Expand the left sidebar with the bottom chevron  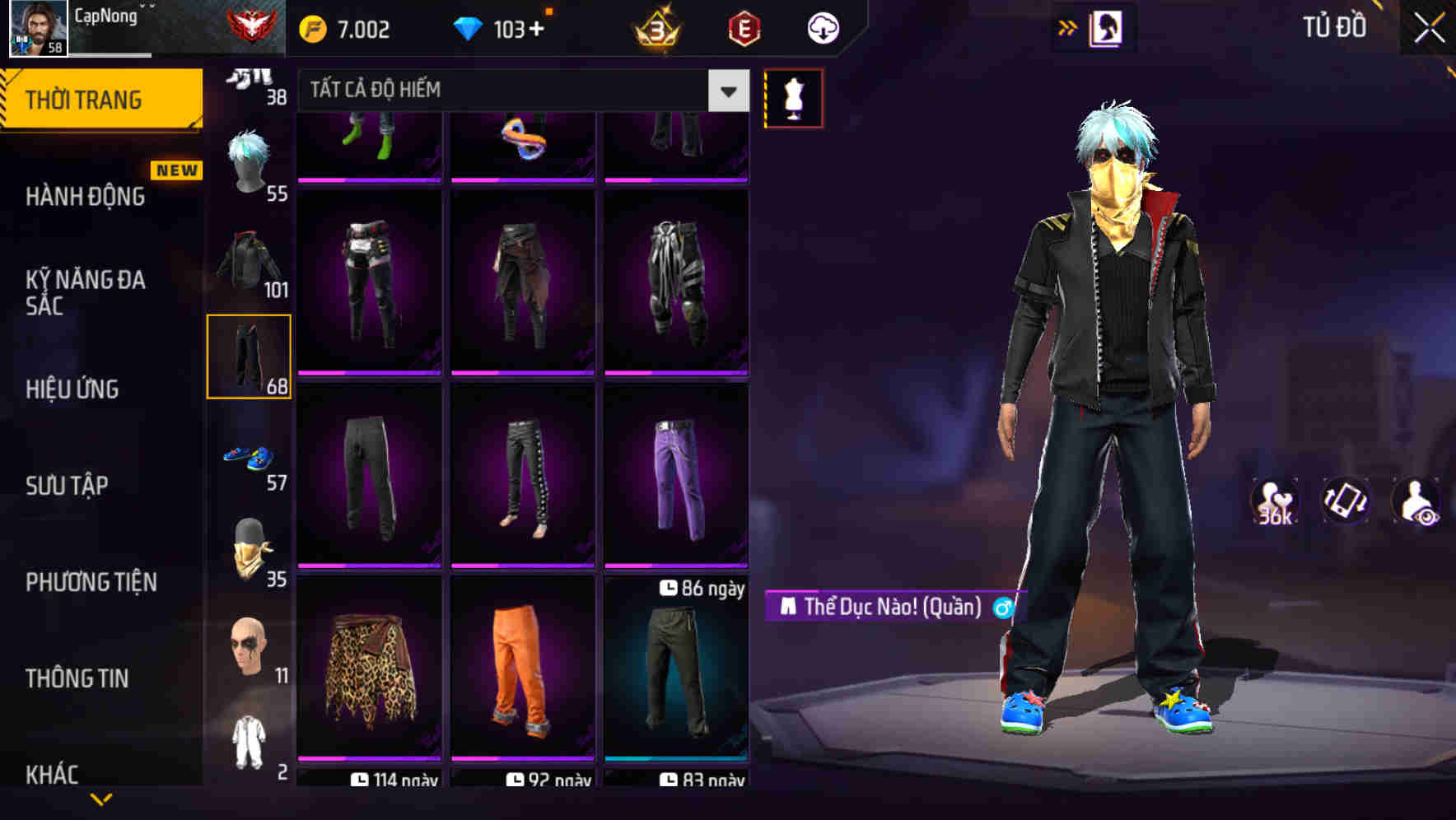tap(101, 799)
